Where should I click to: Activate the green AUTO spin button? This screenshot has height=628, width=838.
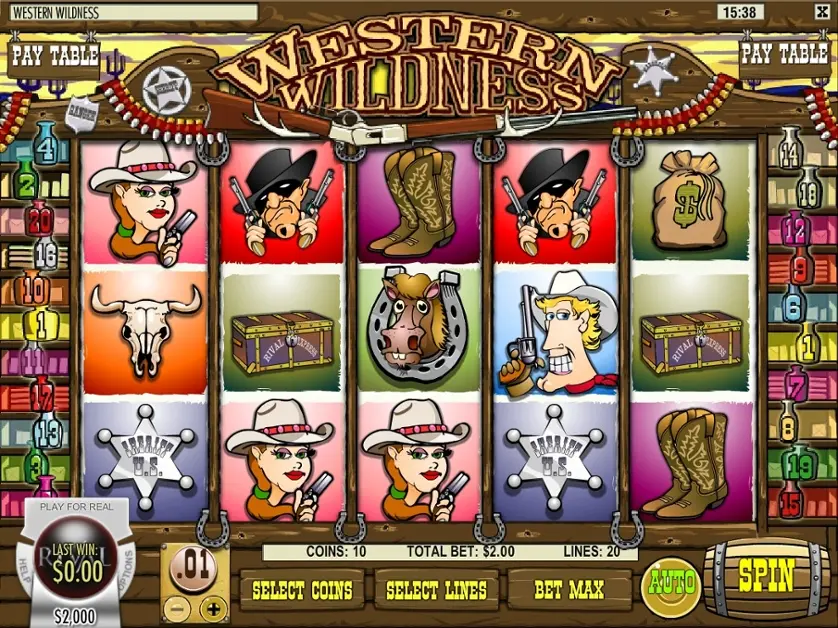click(x=671, y=583)
